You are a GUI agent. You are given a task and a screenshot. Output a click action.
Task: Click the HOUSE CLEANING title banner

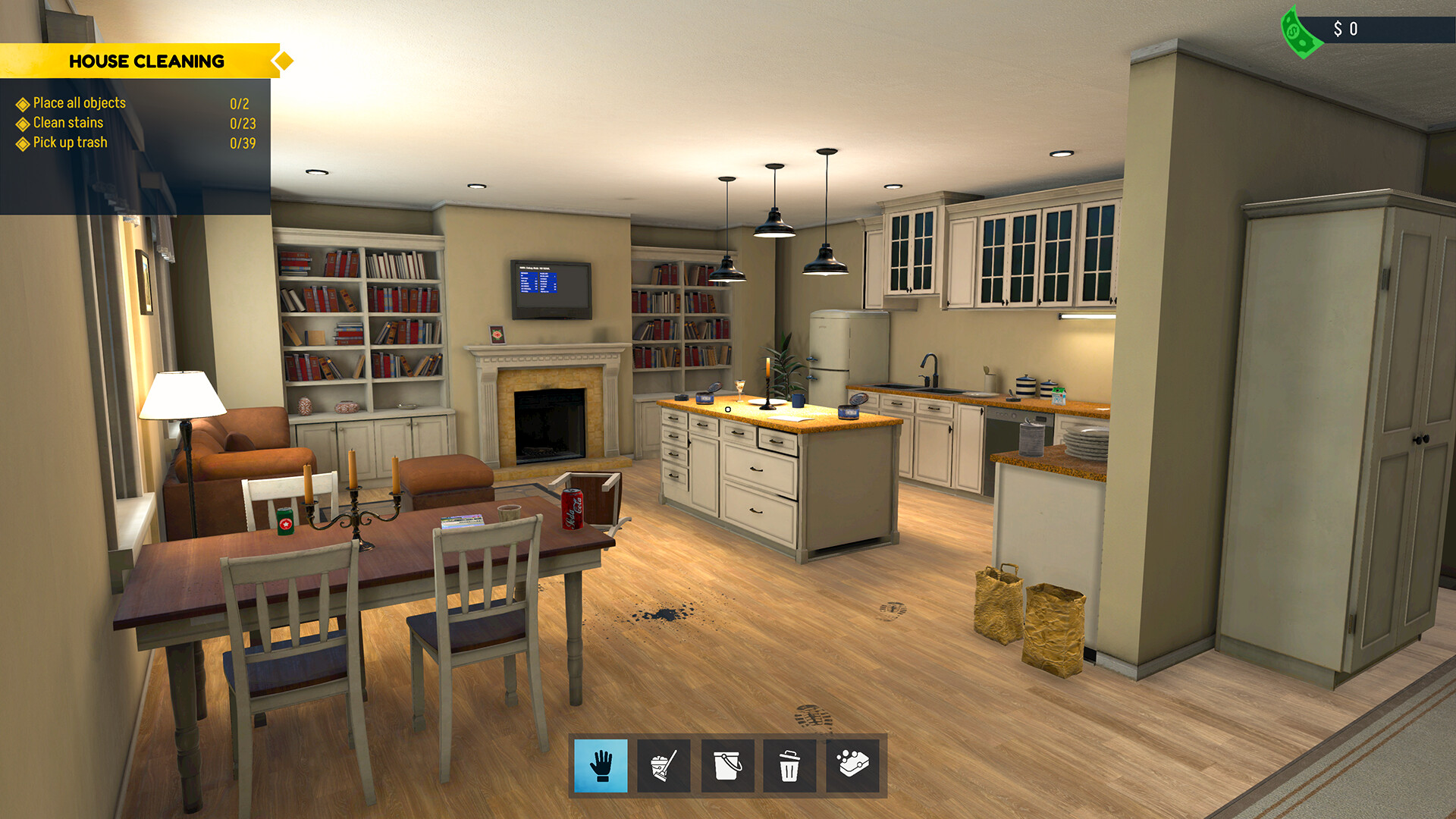click(x=147, y=61)
